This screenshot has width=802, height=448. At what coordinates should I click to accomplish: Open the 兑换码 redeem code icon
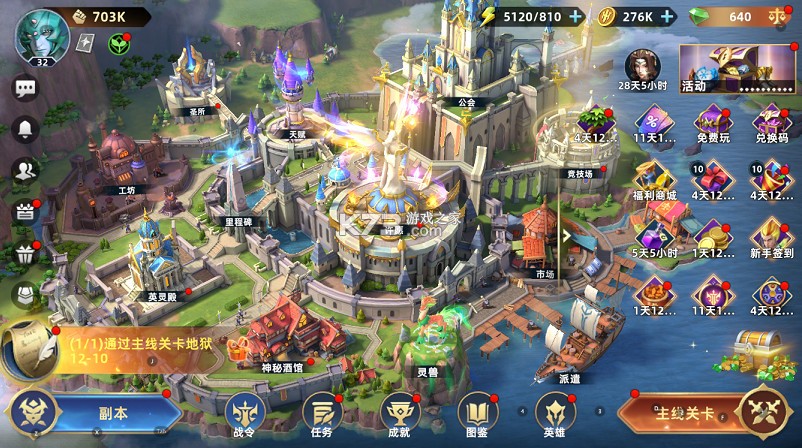click(x=771, y=125)
